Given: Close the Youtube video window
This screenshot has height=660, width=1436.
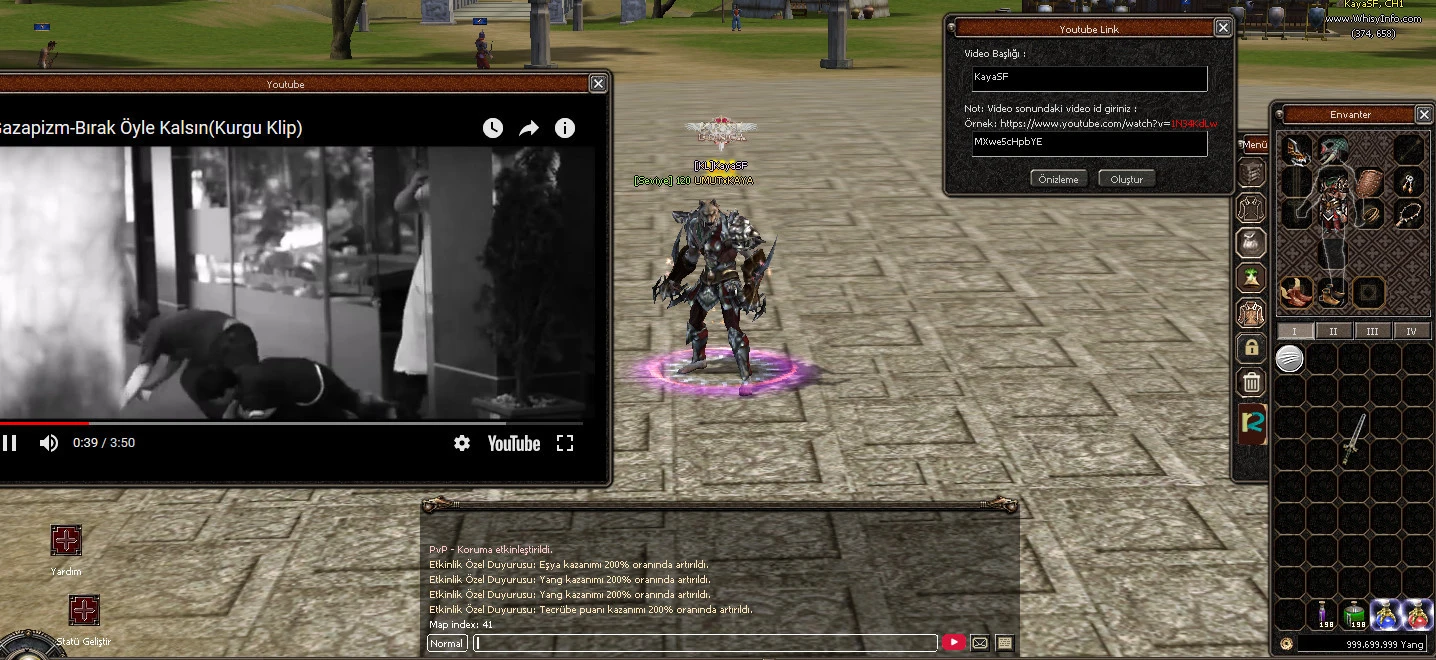Looking at the screenshot, I should [x=597, y=84].
